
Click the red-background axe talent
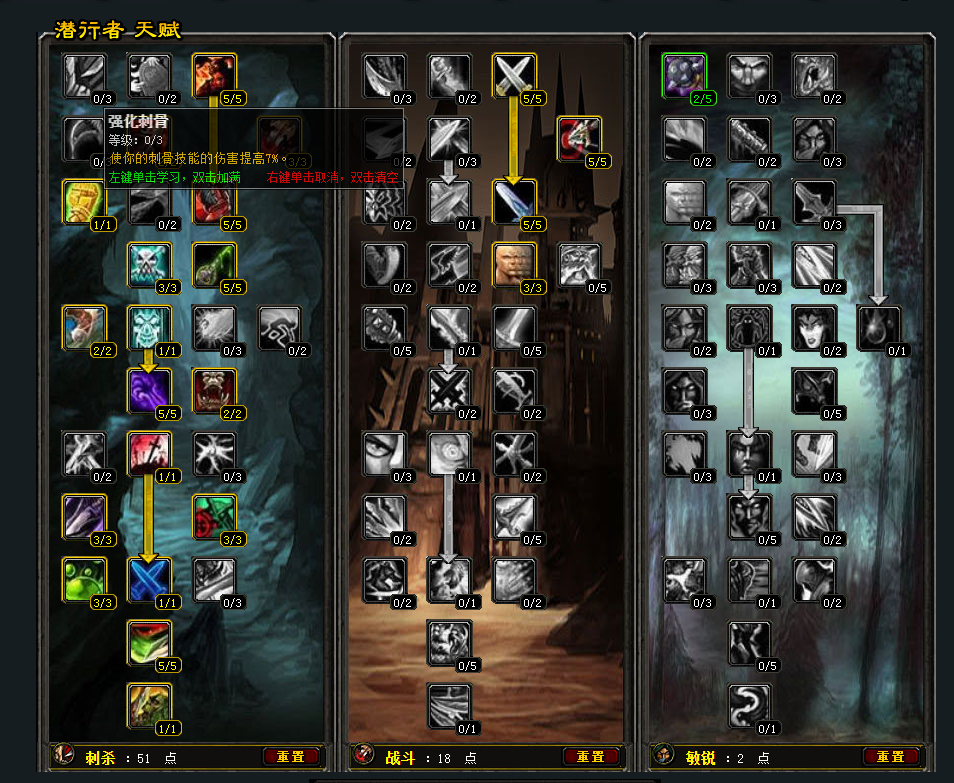(579, 138)
